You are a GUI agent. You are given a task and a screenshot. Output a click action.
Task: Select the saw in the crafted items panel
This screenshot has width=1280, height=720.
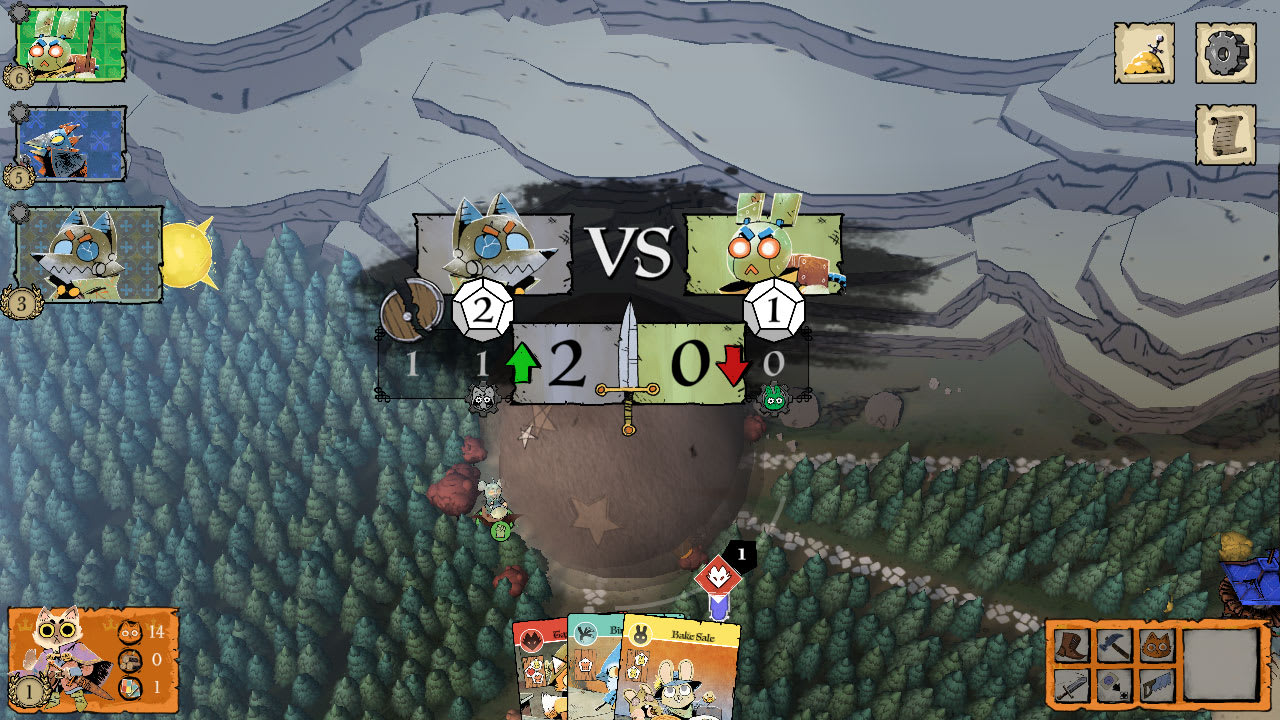tap(1155, 685)
